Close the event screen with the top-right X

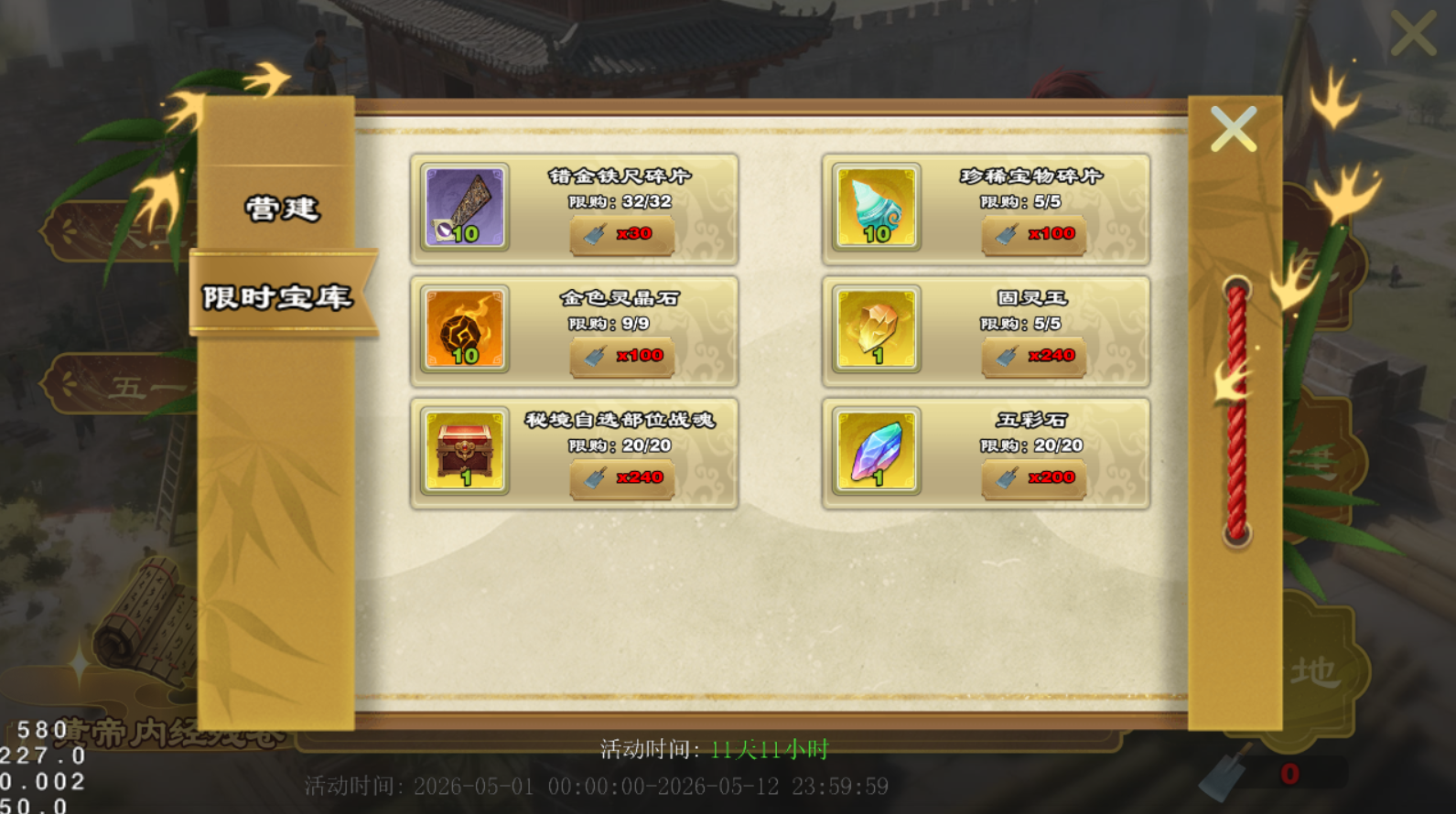pyautogui.click(x=1413, y=34)
